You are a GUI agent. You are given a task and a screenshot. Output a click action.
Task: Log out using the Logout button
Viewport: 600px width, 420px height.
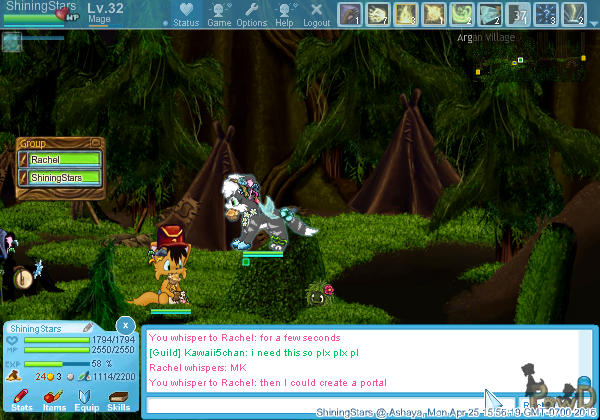(x=316, y=14)
